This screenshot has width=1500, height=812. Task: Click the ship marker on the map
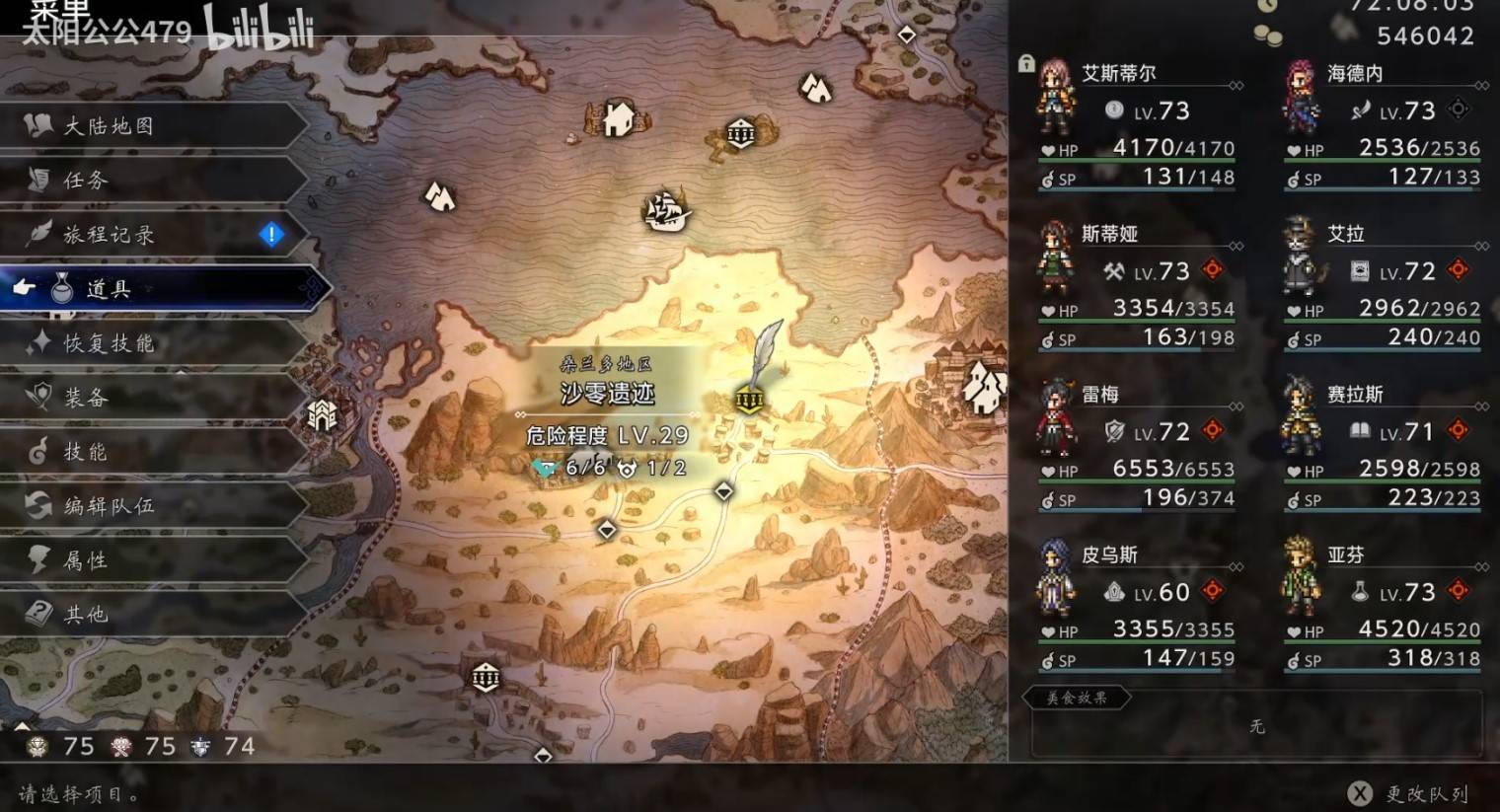[x=666, y=210]
